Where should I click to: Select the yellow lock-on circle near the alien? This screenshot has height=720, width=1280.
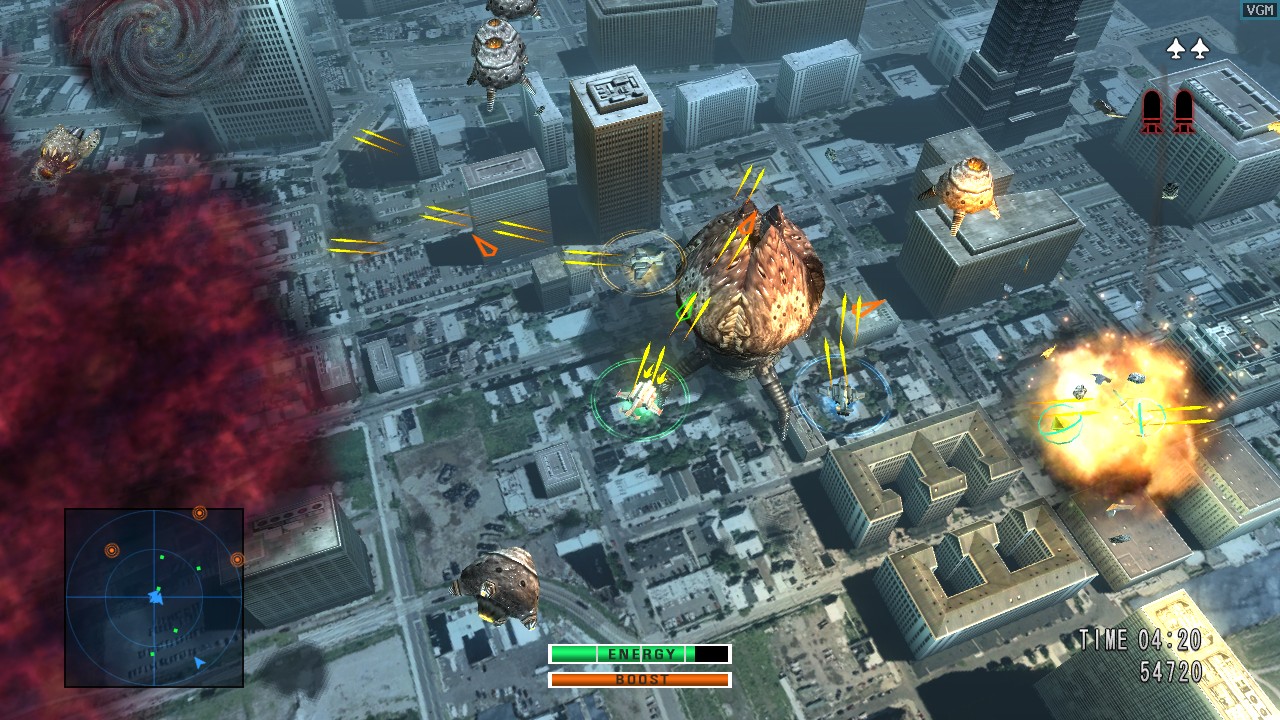click(641, 260)
